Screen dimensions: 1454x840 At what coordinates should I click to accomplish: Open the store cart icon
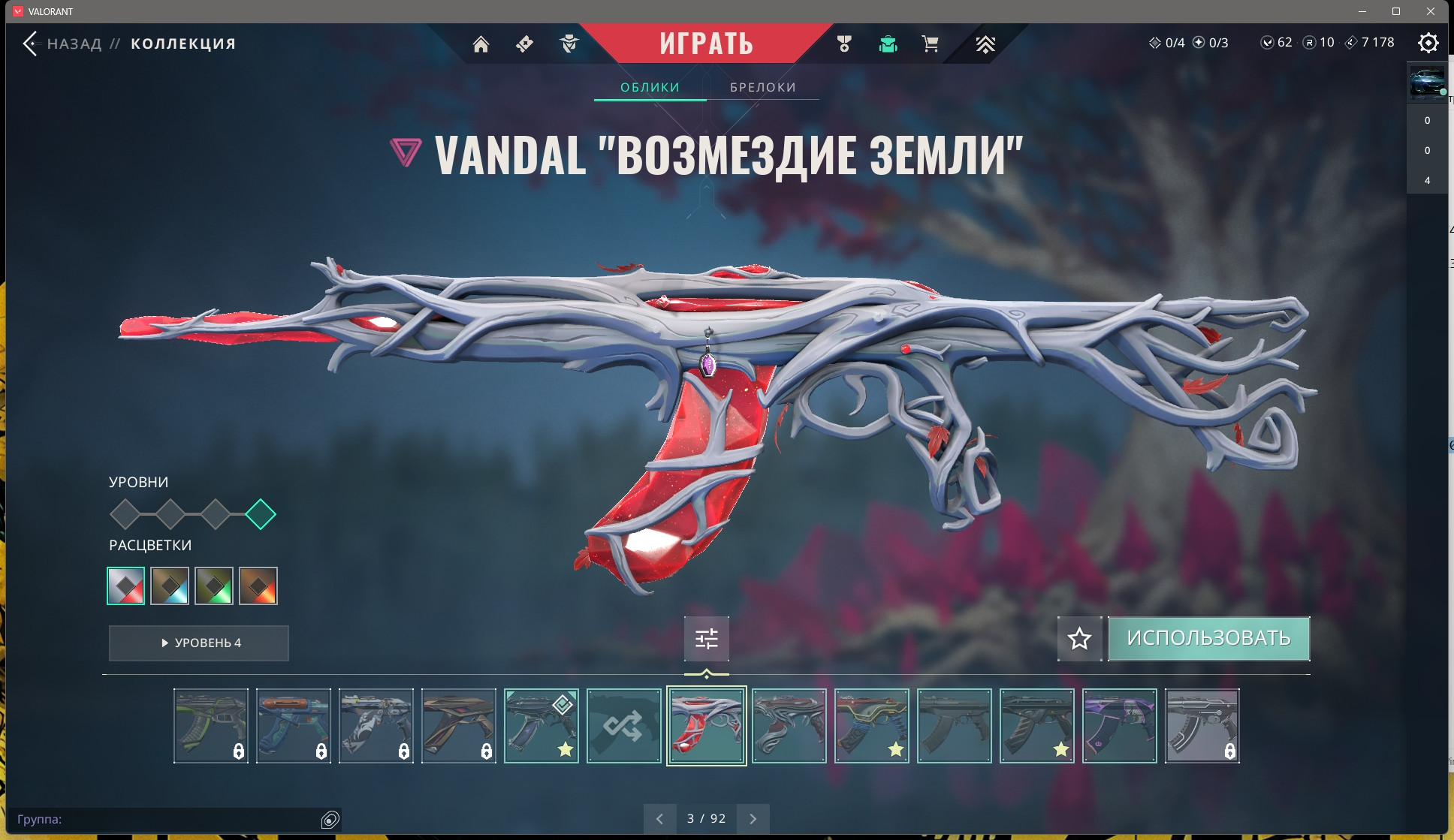click(x=930, y=44)
